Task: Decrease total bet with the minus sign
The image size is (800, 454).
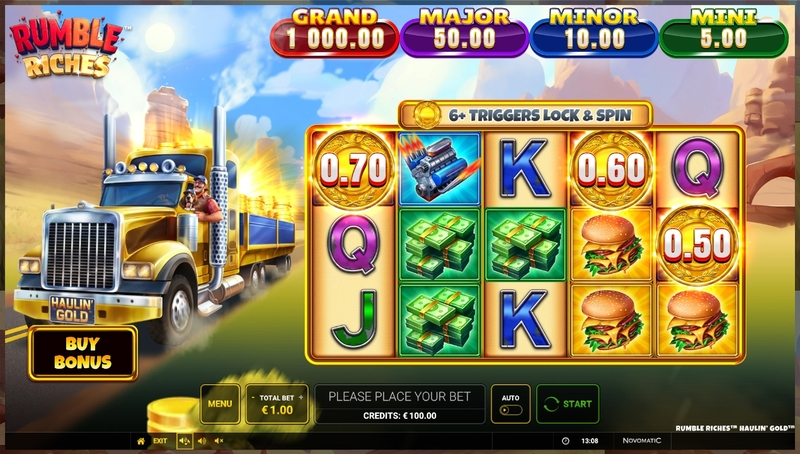Action: pos(252,396)
